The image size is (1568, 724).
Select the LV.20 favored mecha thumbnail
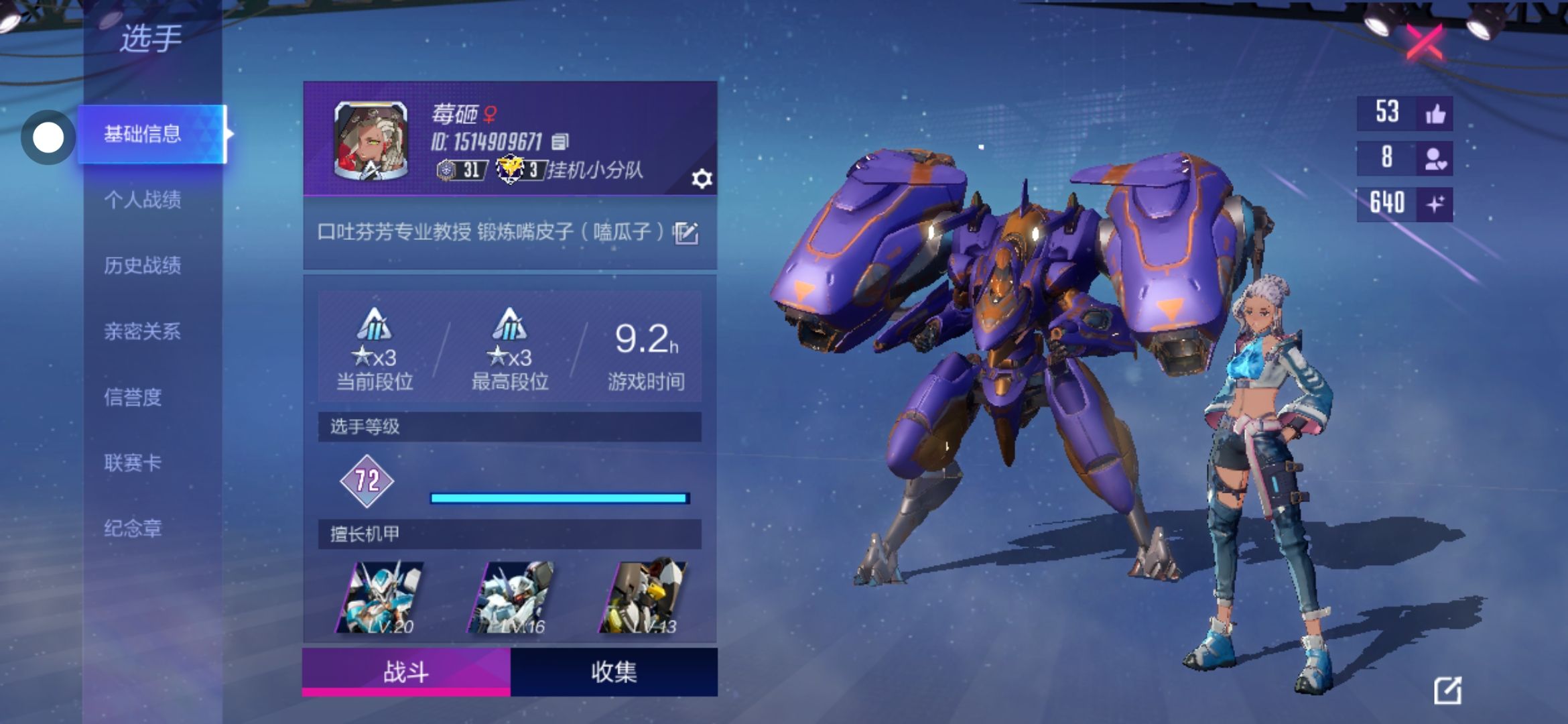pos(382,597)
